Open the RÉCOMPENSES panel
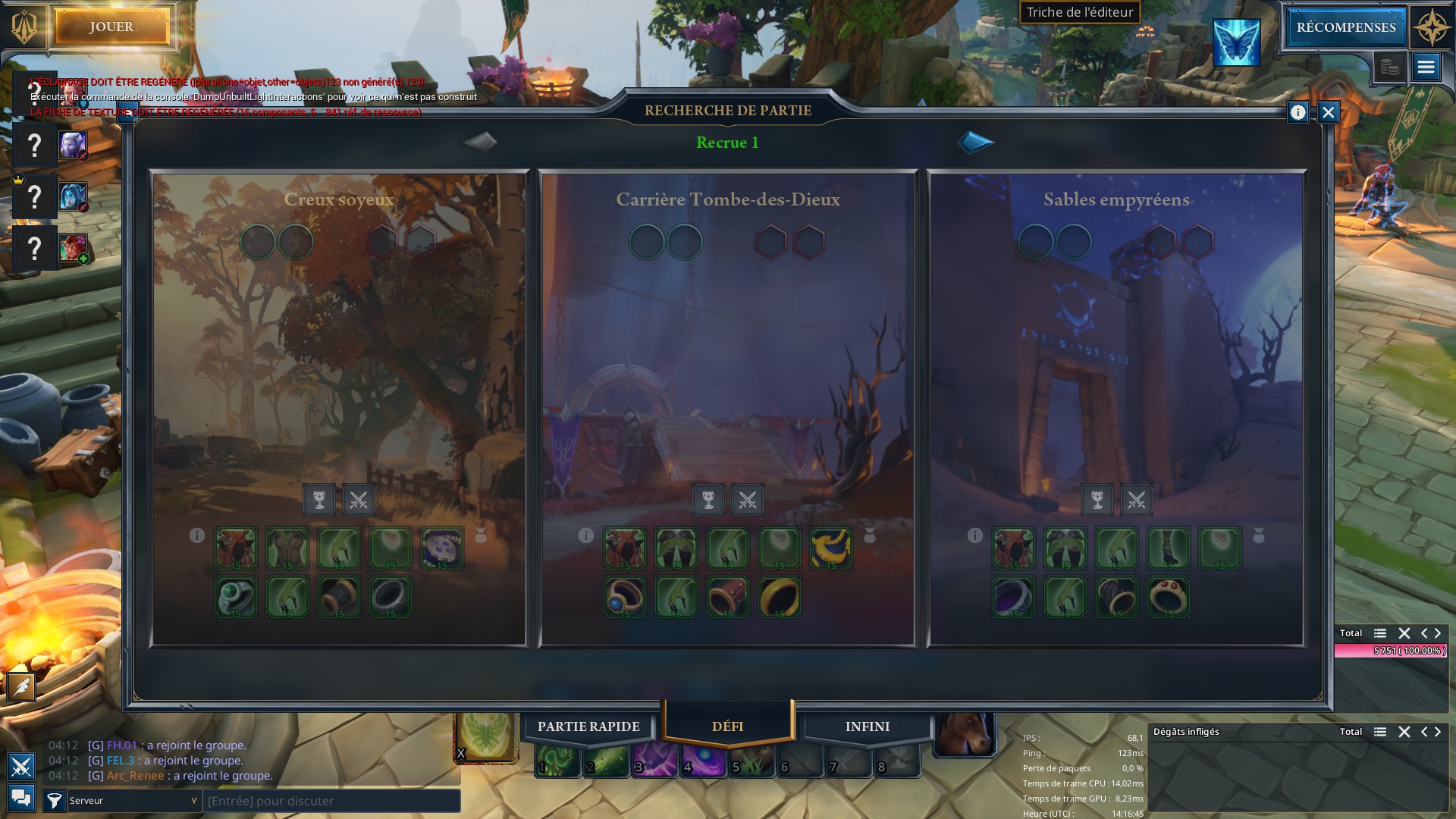The image size is (1456, 819). point(1345,27)
